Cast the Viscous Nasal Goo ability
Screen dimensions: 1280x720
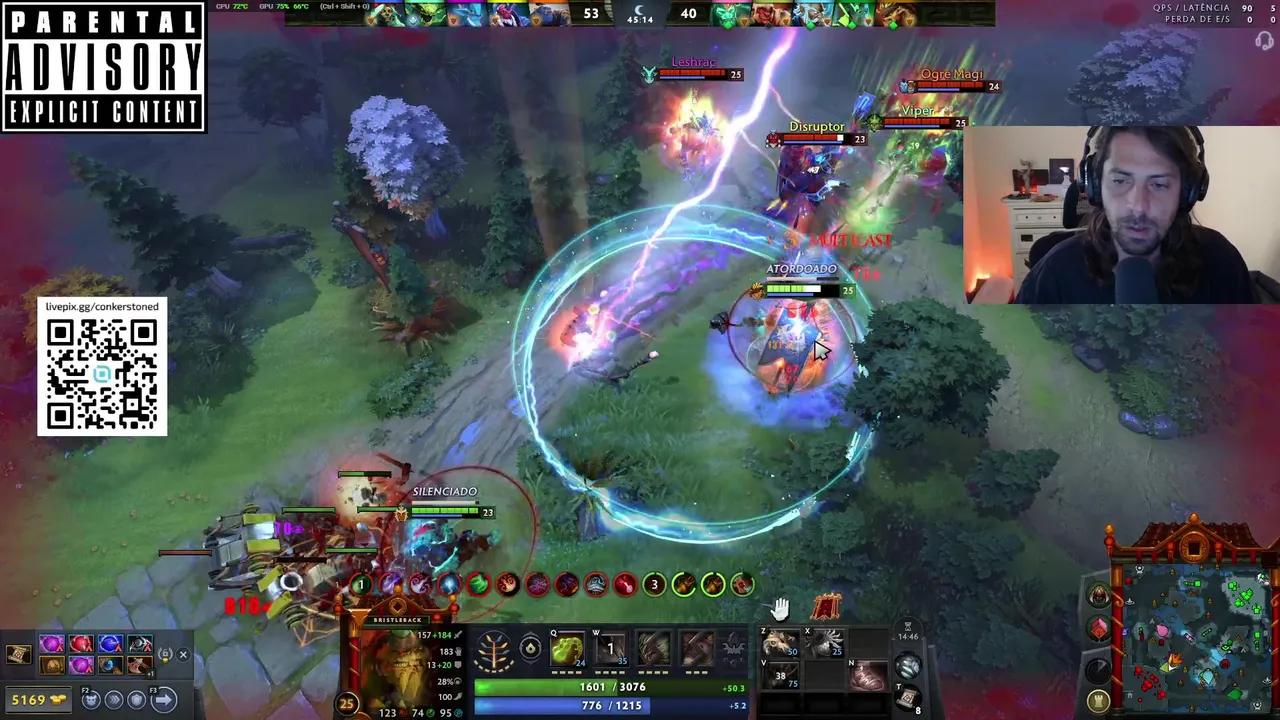[x=566, y=650]
